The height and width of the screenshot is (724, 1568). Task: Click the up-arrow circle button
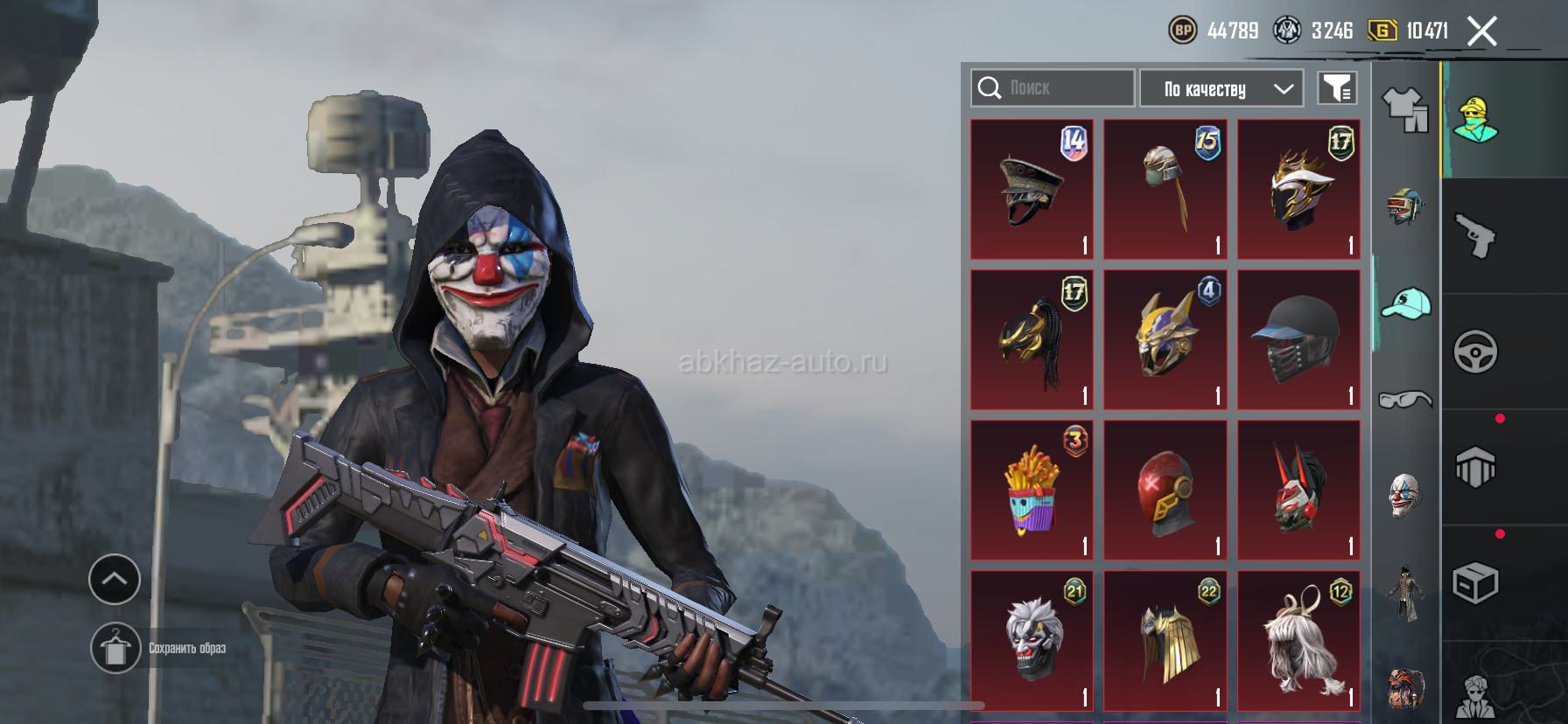click(115, 579)
